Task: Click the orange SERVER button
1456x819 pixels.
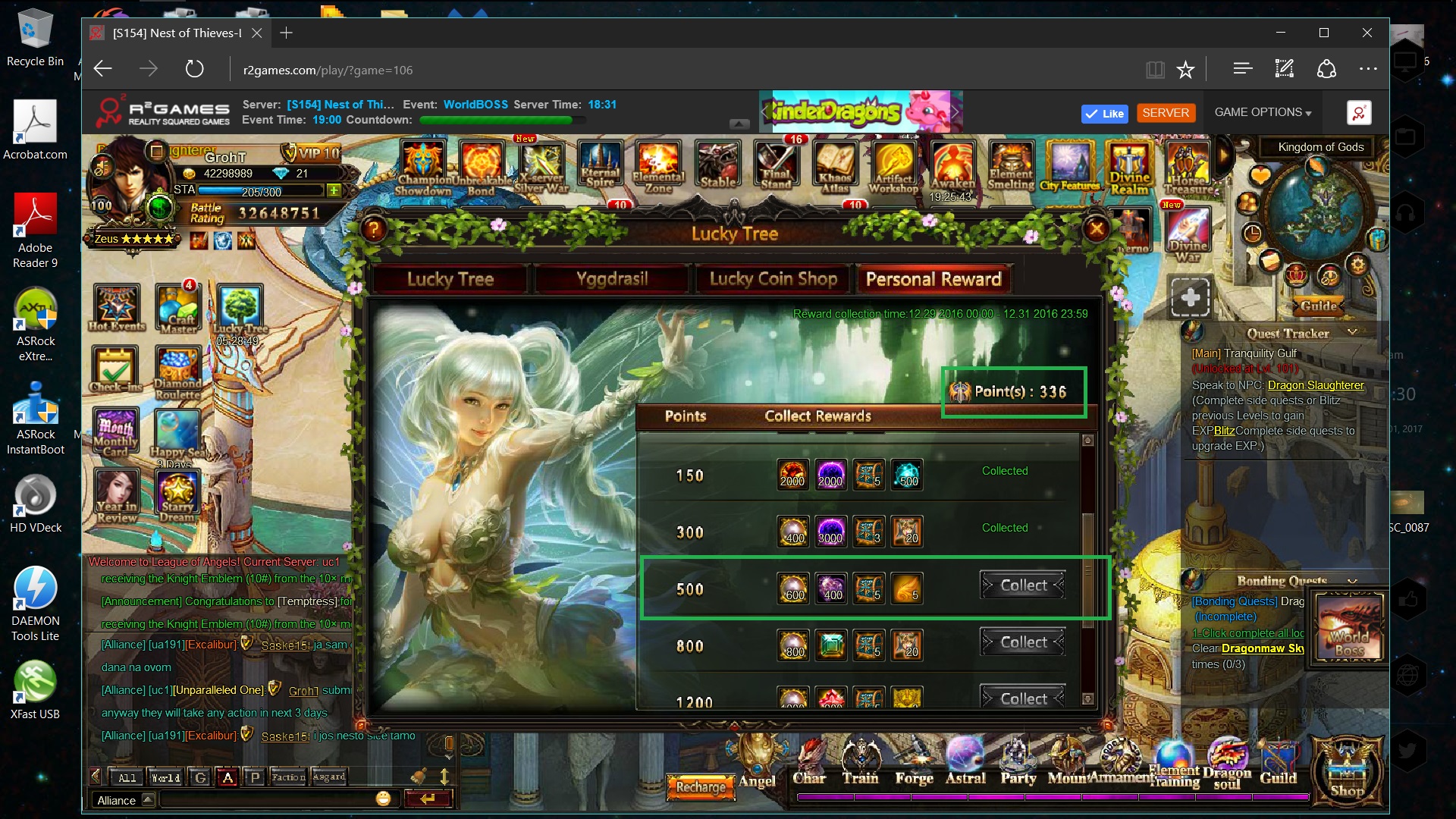Action: 1166,113
